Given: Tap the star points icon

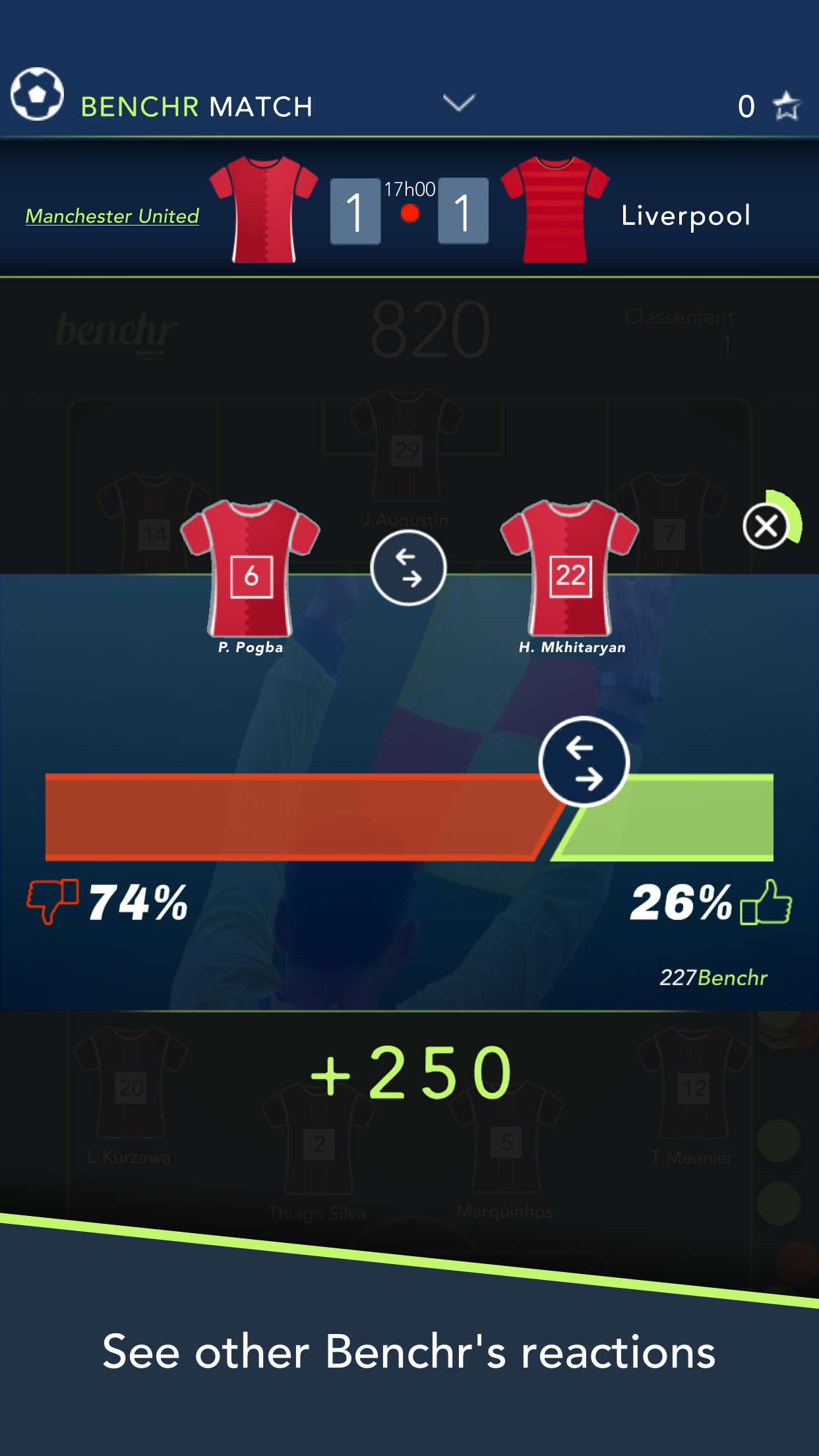Looking at the screenshot, I should pyautogui.click(x=786, y=106).
